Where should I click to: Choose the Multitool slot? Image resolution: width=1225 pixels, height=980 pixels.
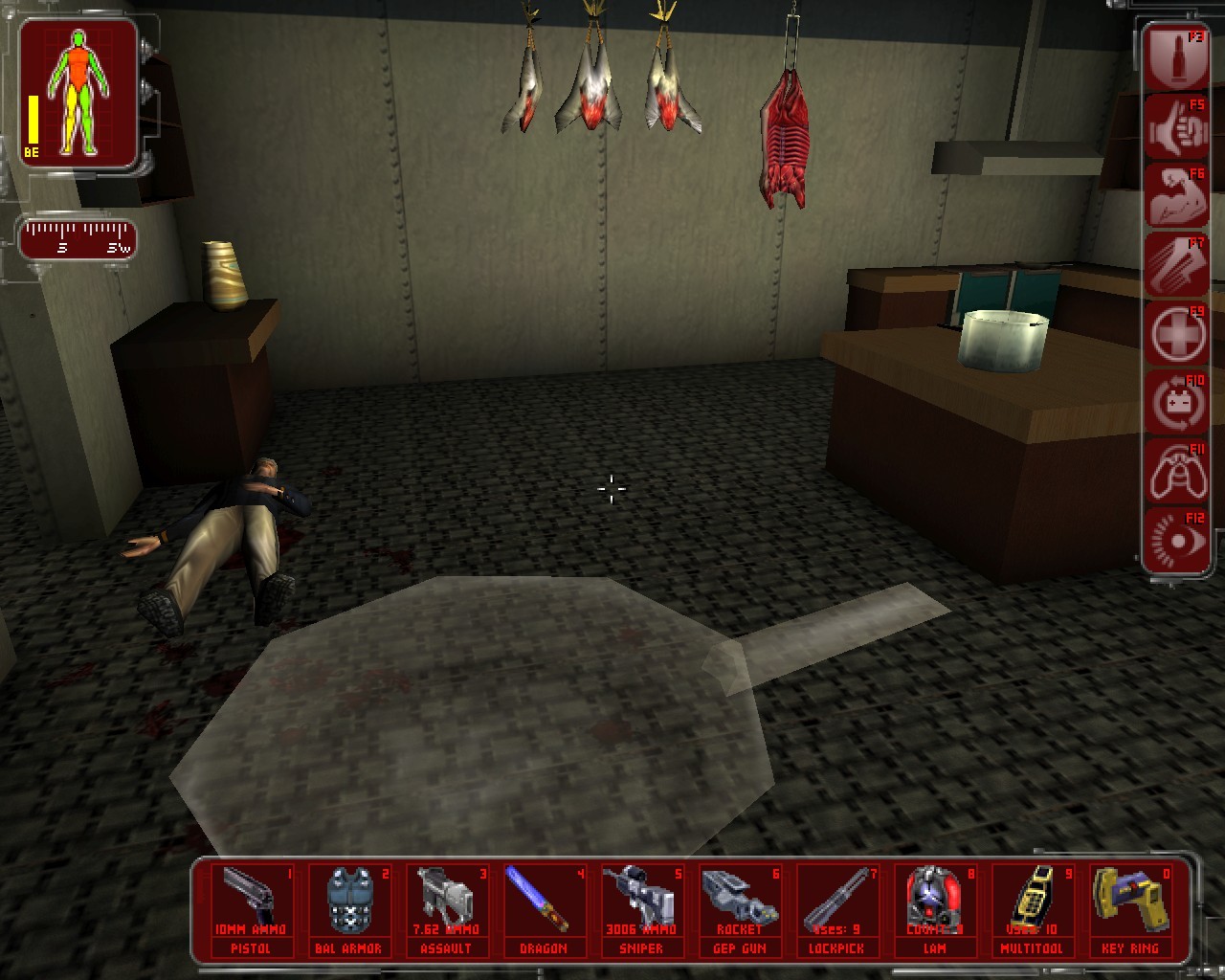(1033, 910)
